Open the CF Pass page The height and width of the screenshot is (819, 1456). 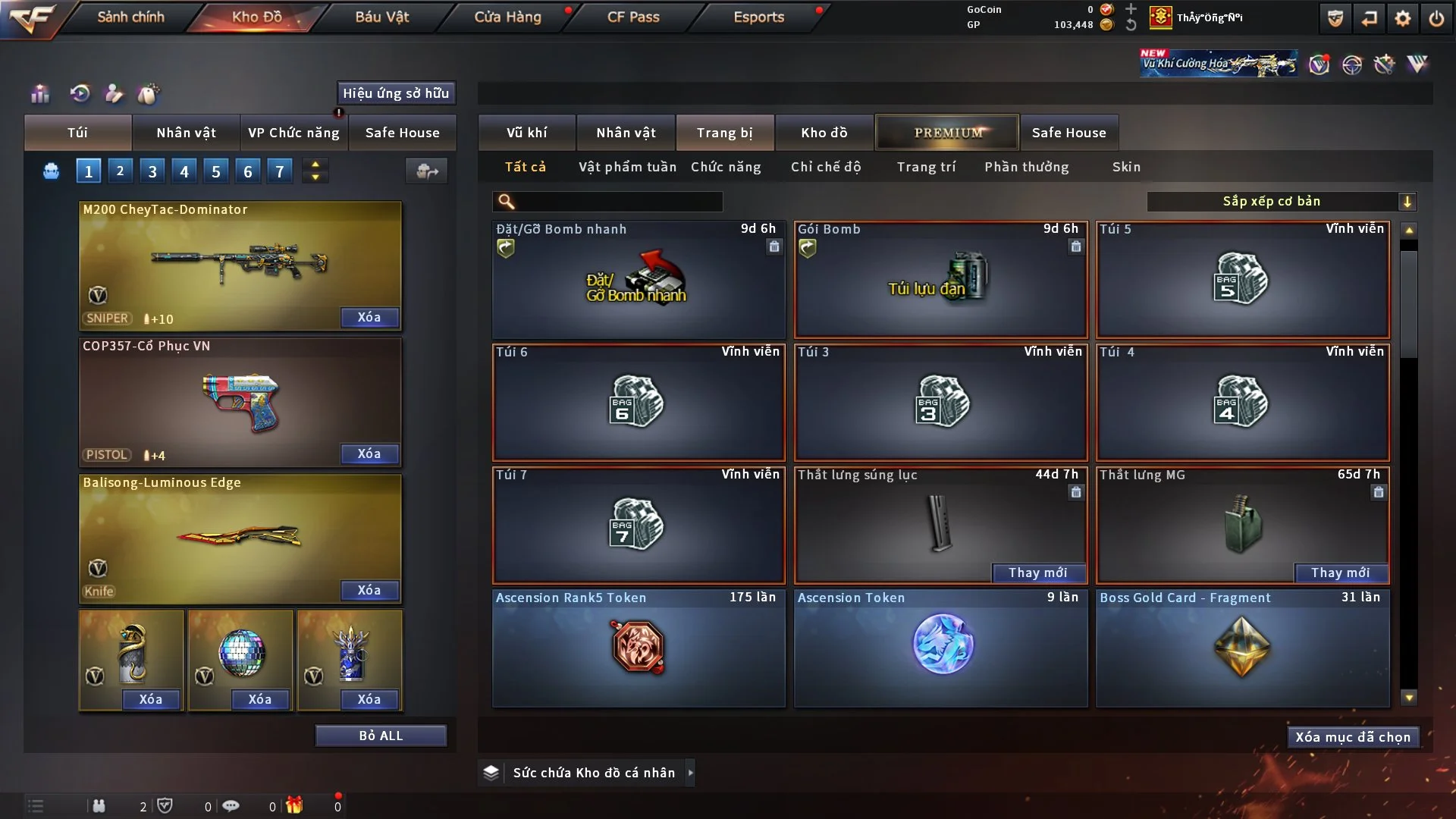[633, 17]
